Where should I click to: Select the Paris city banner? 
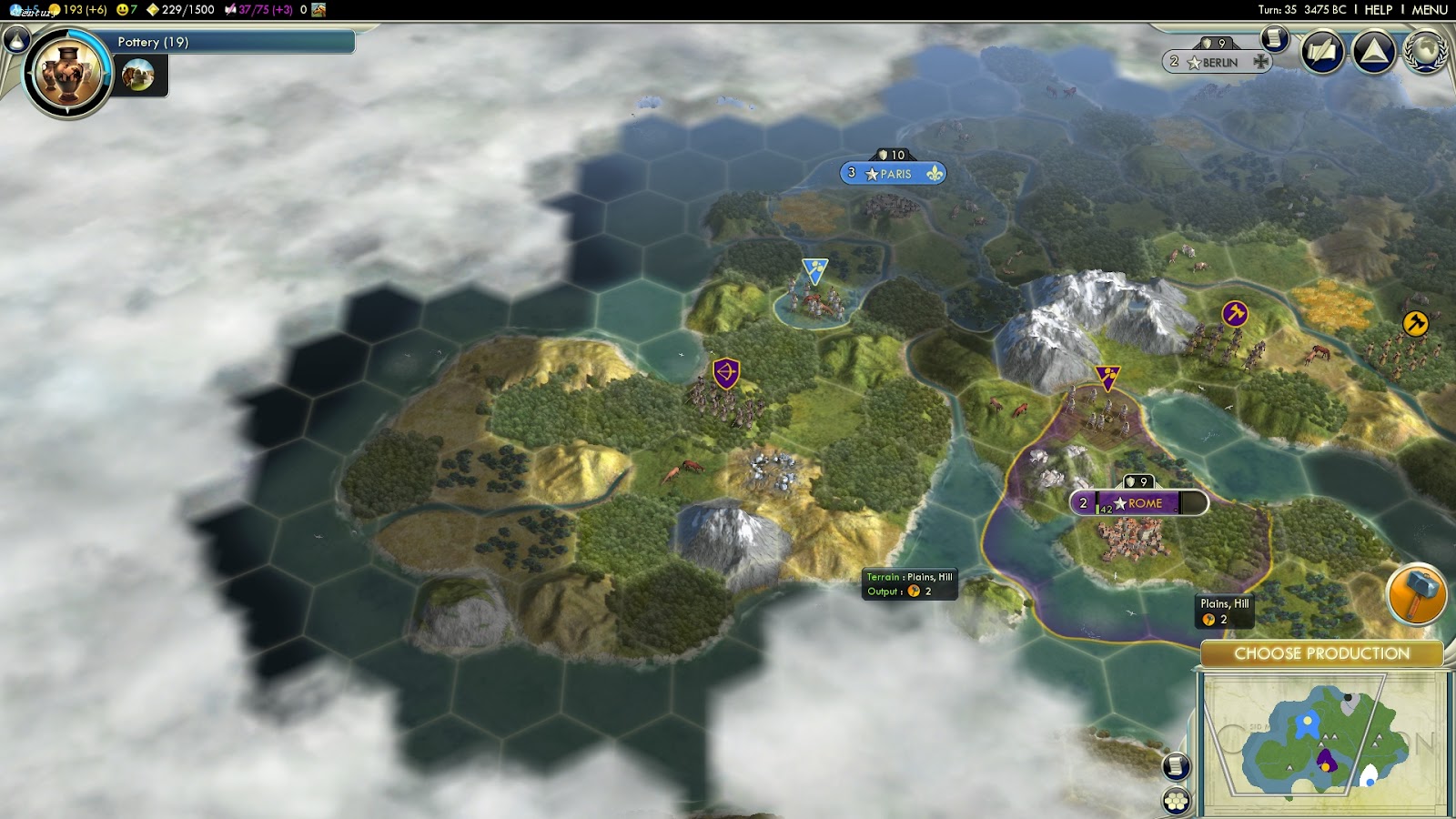(892, 173)
